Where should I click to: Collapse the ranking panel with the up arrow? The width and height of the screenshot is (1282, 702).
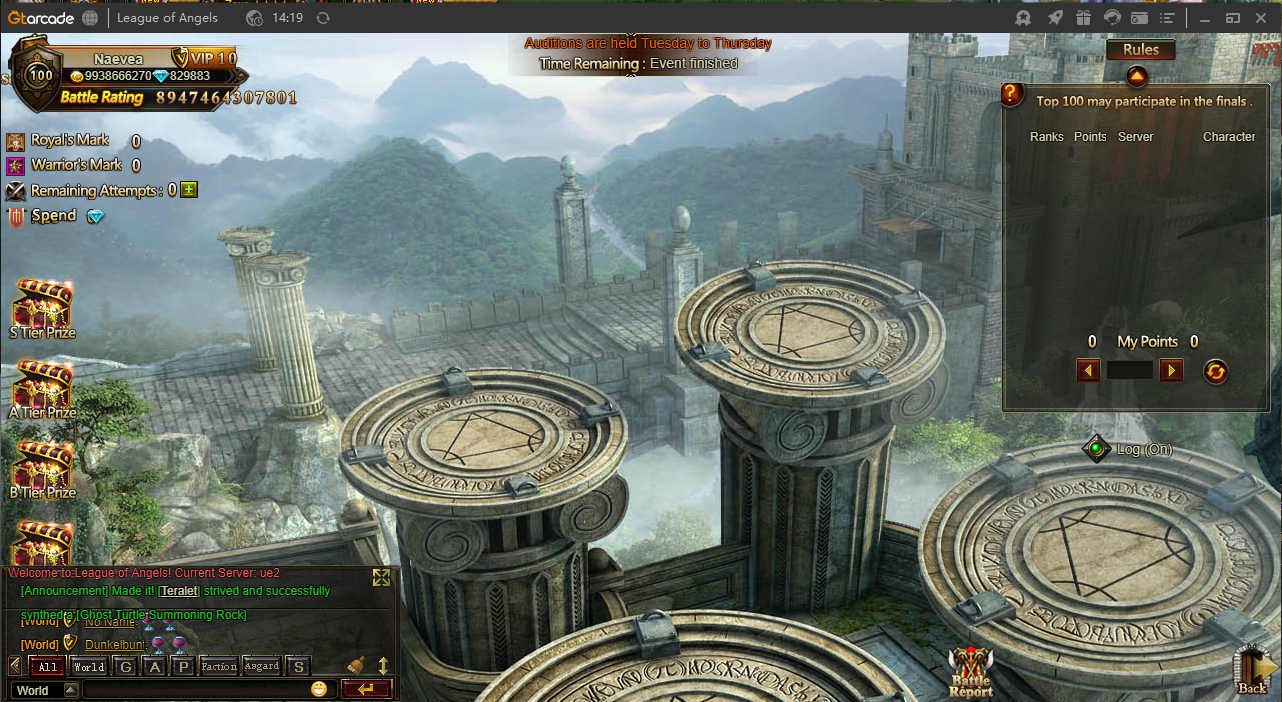[x=1137, y=76]
